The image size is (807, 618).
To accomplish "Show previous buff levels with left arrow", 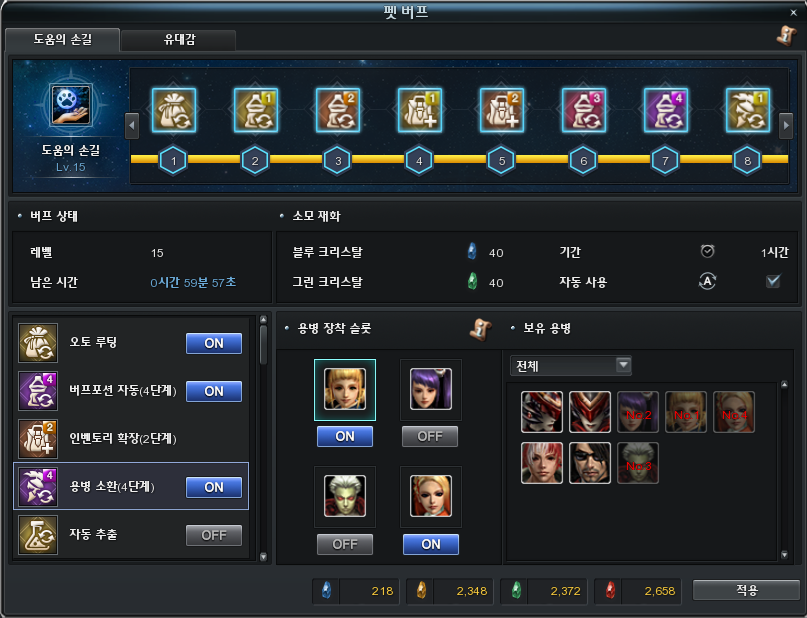I will (131, 126).
